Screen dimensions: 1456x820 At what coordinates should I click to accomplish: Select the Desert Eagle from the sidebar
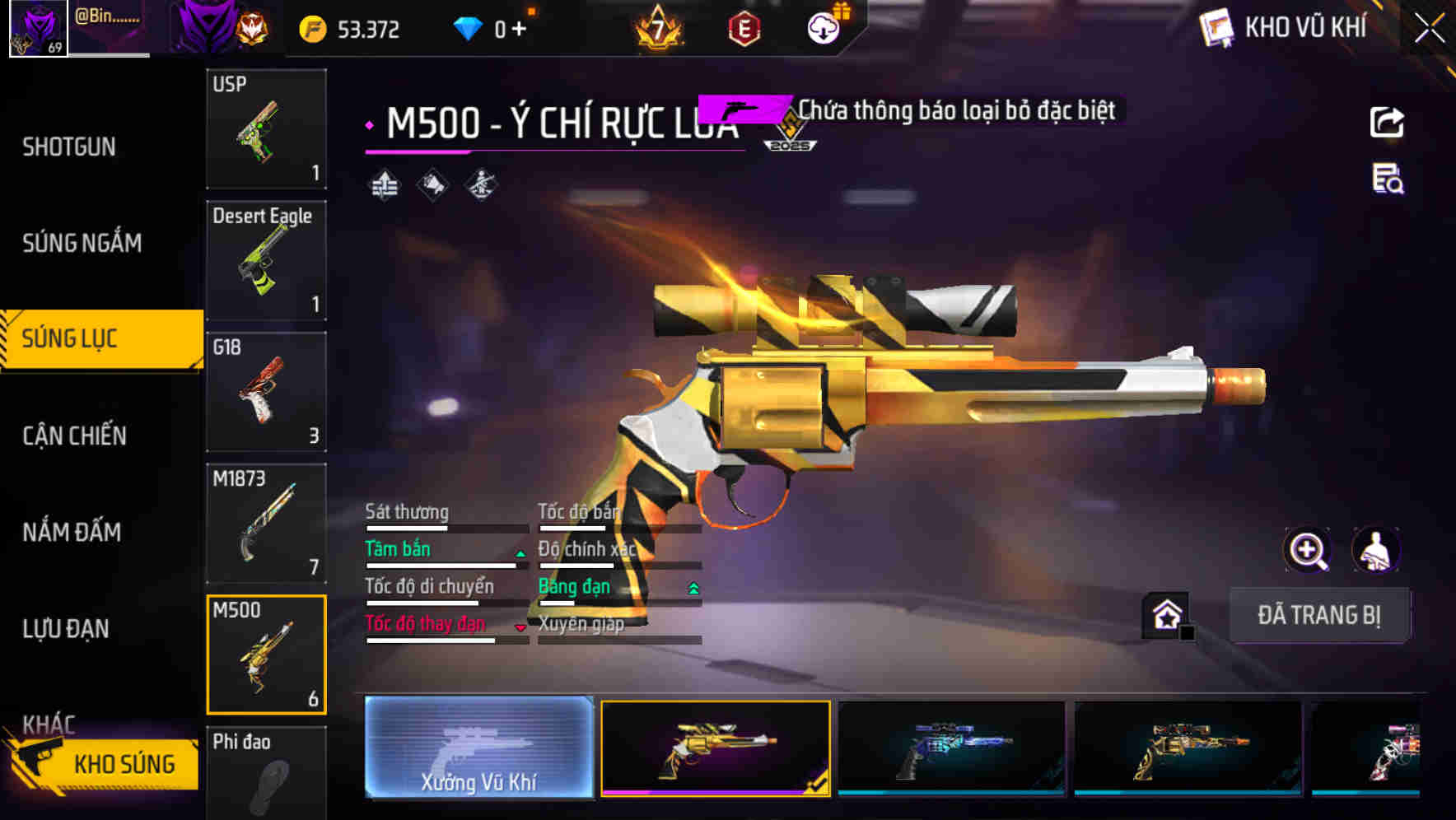(266, 259)
